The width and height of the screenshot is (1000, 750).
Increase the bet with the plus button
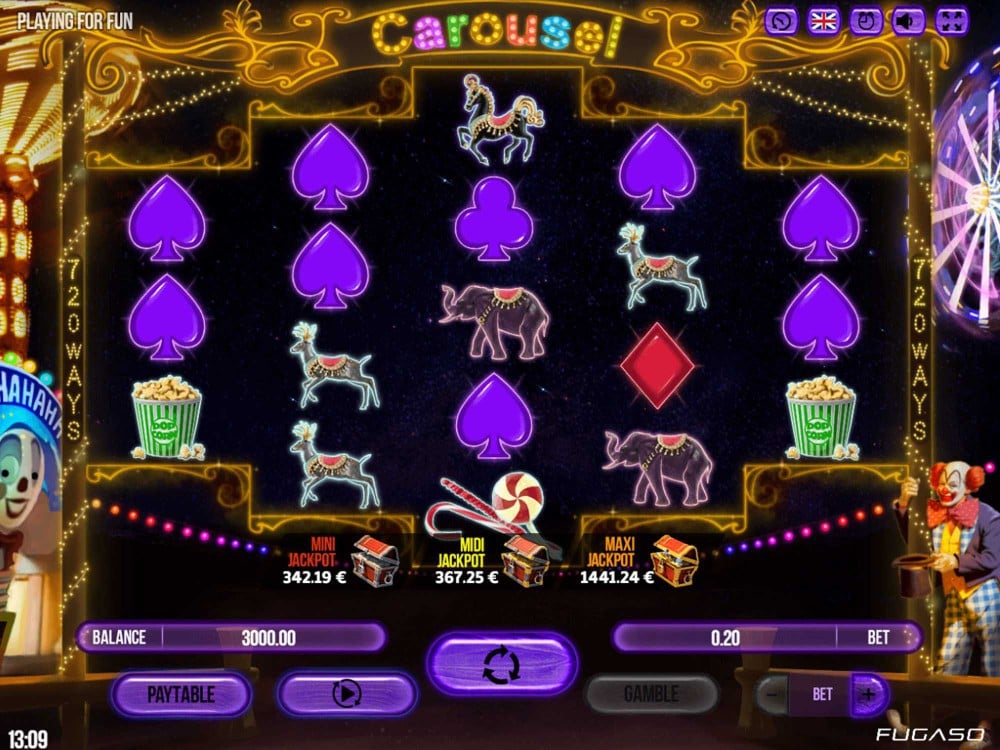pos(868,693)
